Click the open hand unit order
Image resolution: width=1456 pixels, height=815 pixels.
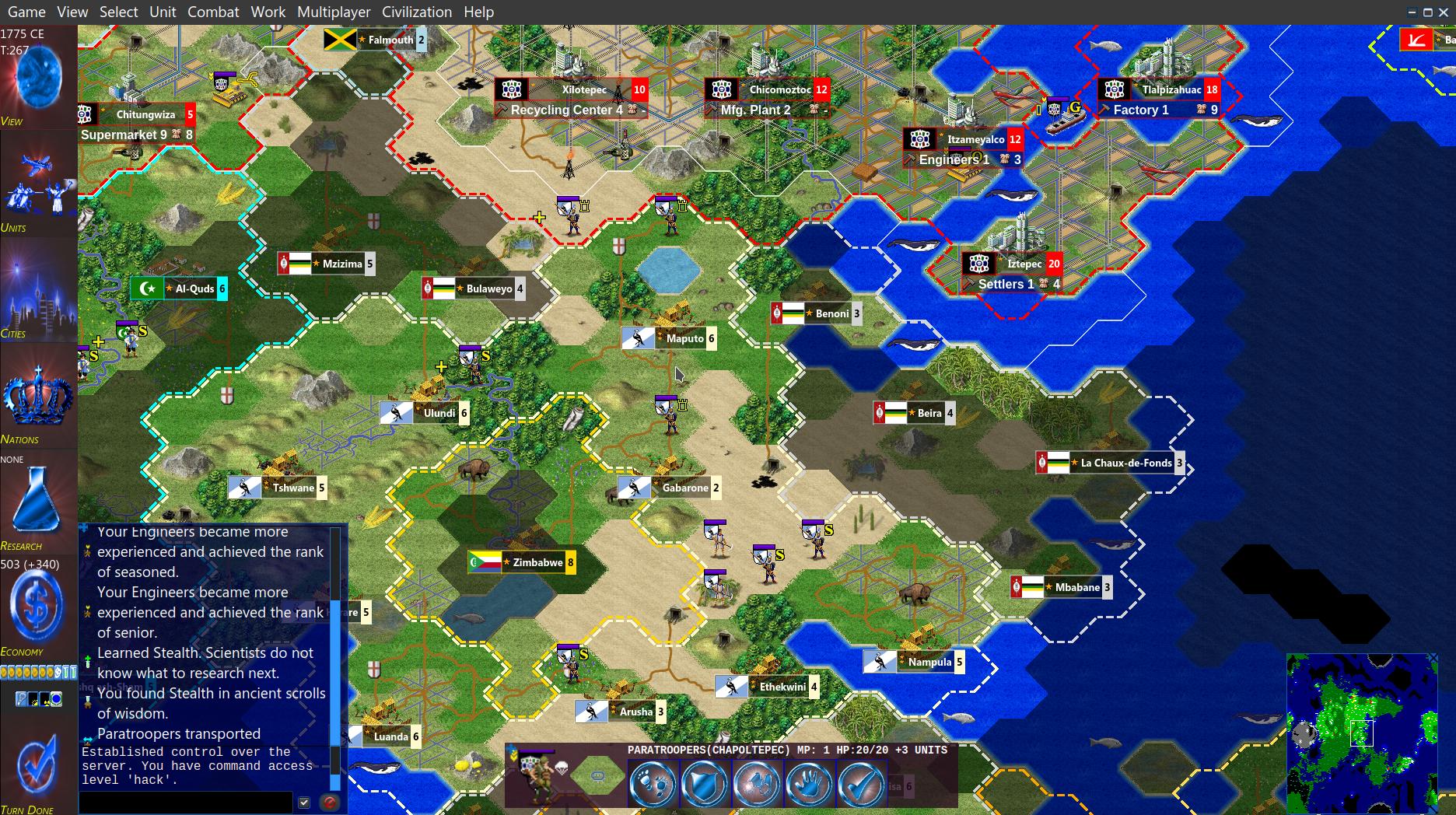click(x=809, y=783)
